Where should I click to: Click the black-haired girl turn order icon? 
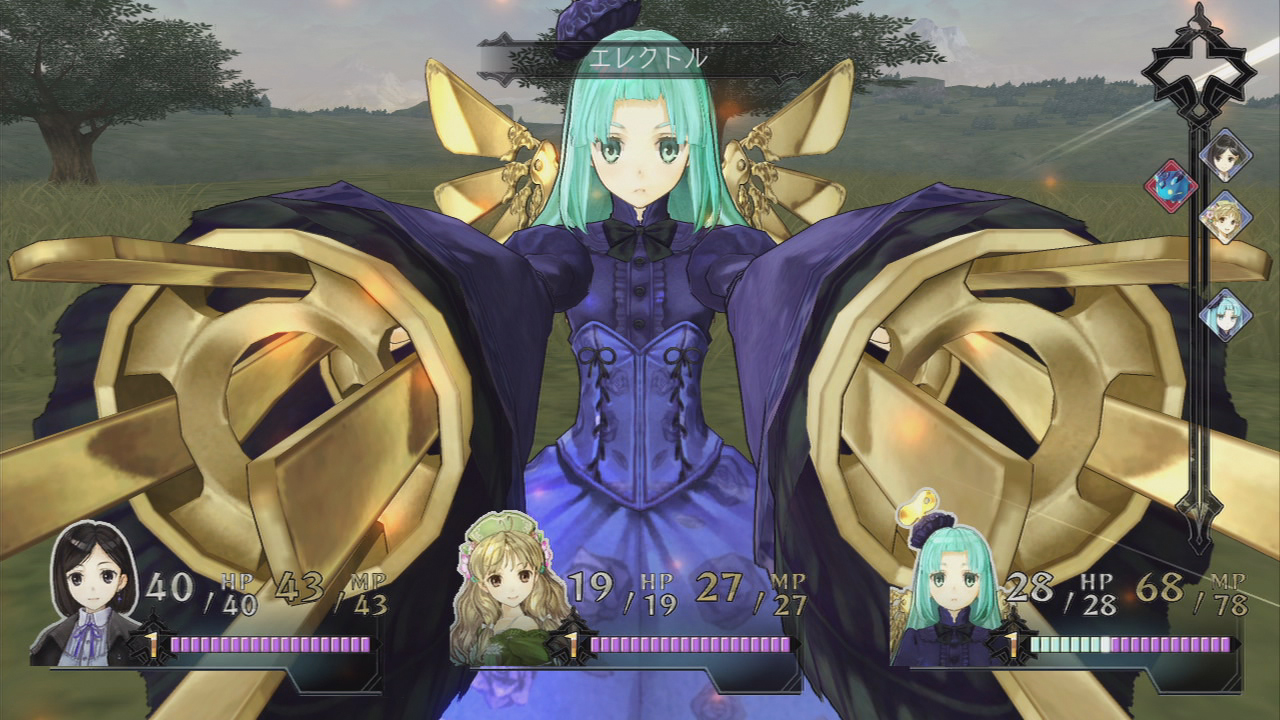click(x=1225, y=155)
